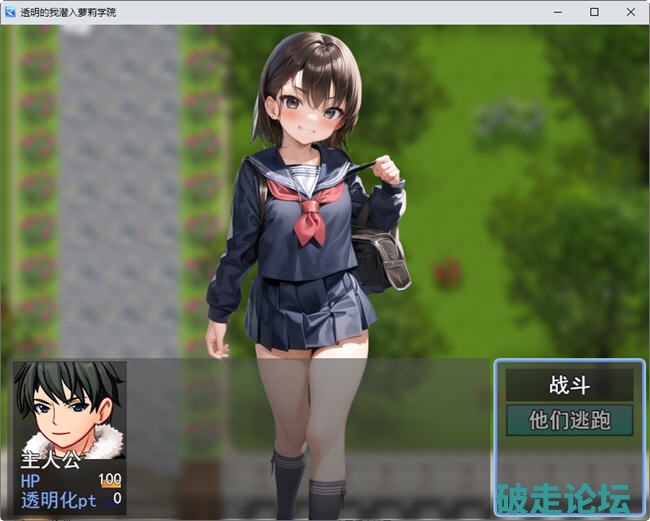Viewport: 650px width, 521px height.
Task: Select the 他们逃跑 escape command
Action: pyautogui.click(x=569, y=419)
